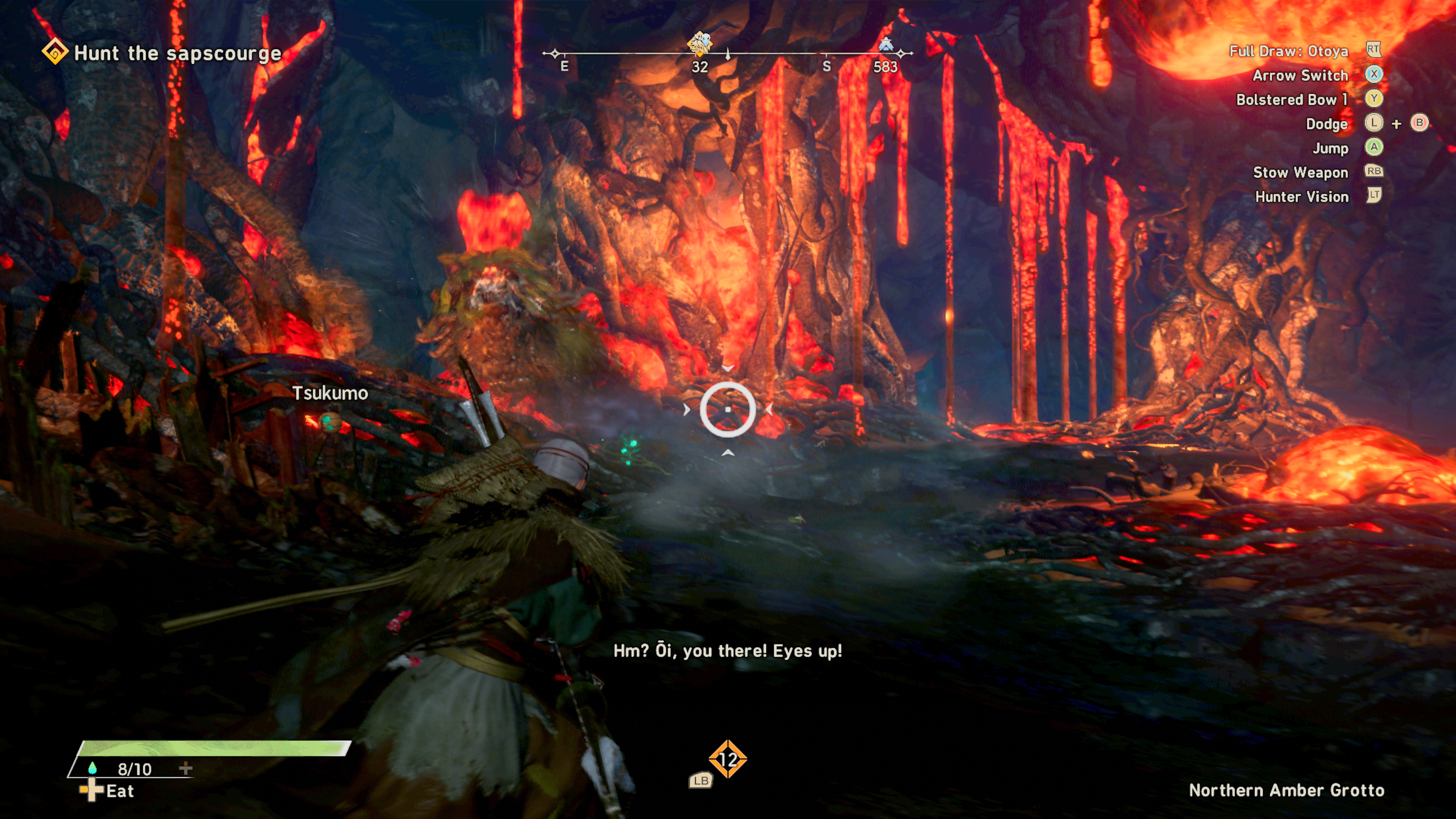Screen dimensions: 1456x819
Task: Click the golden quest marker on the compass
Action: 699,44
